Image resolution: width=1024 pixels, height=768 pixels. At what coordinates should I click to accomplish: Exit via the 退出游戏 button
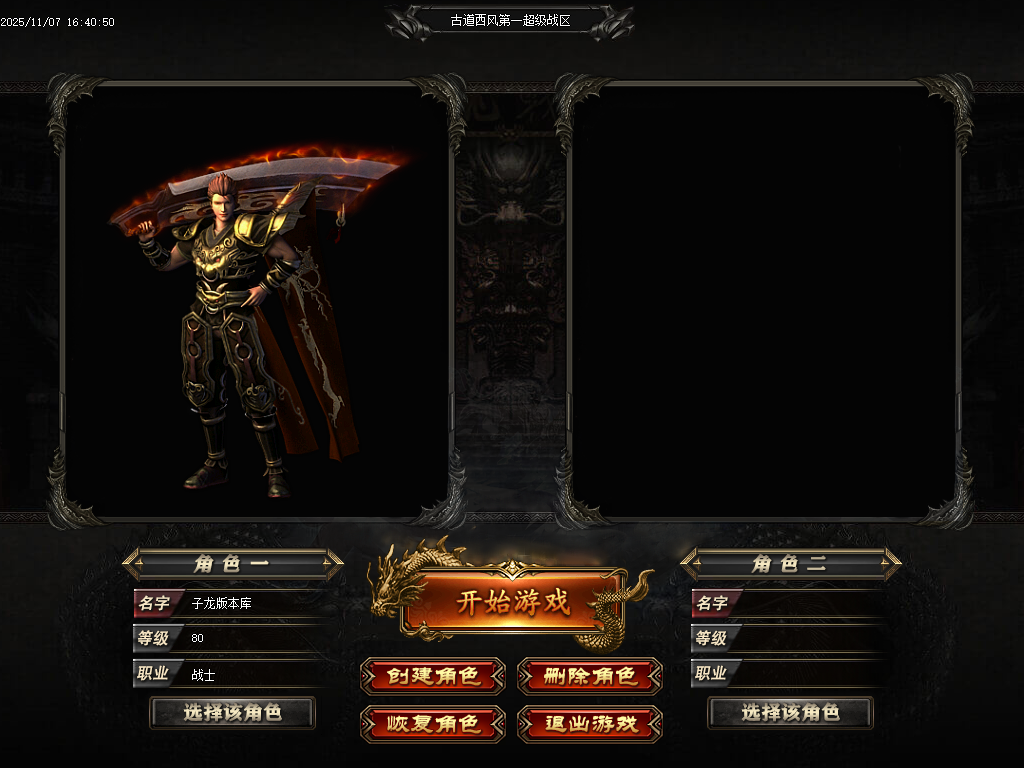pyautogui.click(x=590, y=723)
